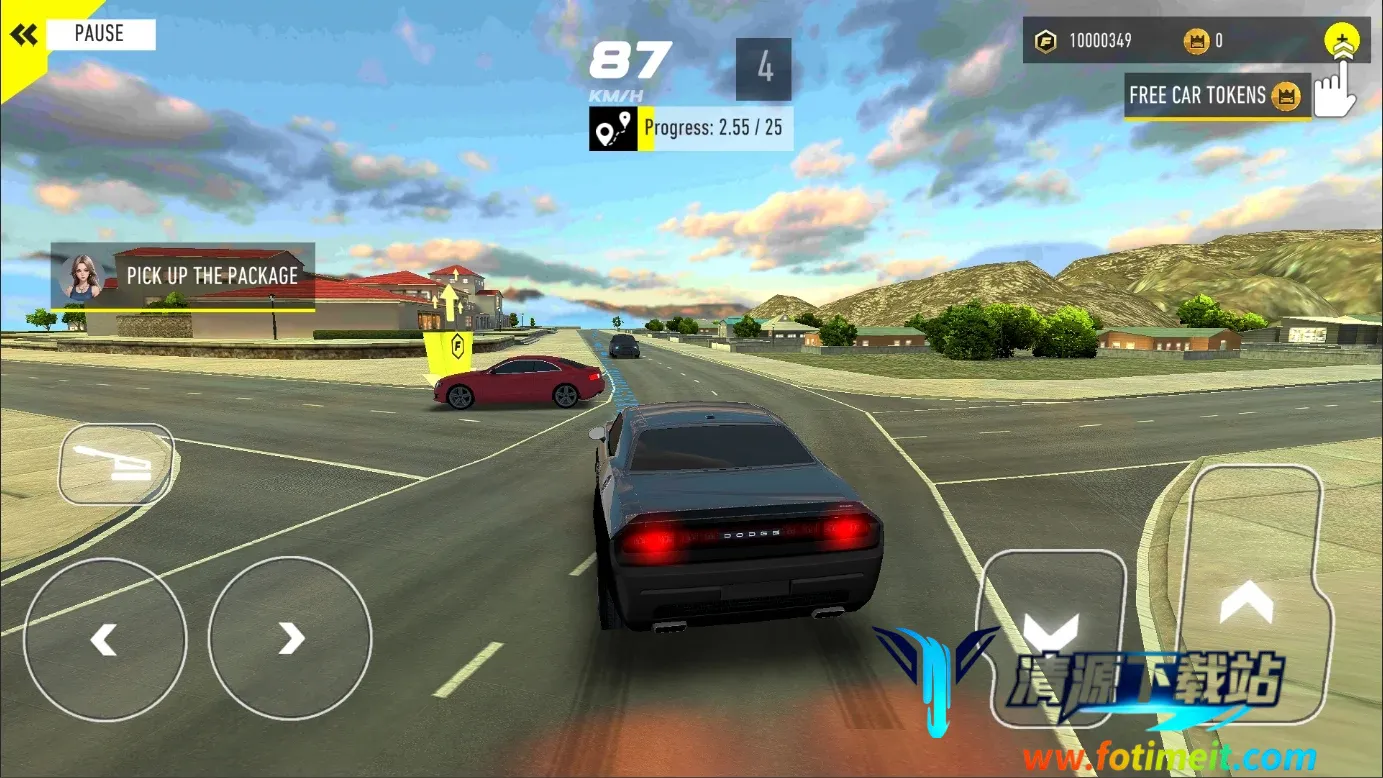Pause the game with the PAUSE button
The image size is (1383, 778).
(x=99, y=34)
